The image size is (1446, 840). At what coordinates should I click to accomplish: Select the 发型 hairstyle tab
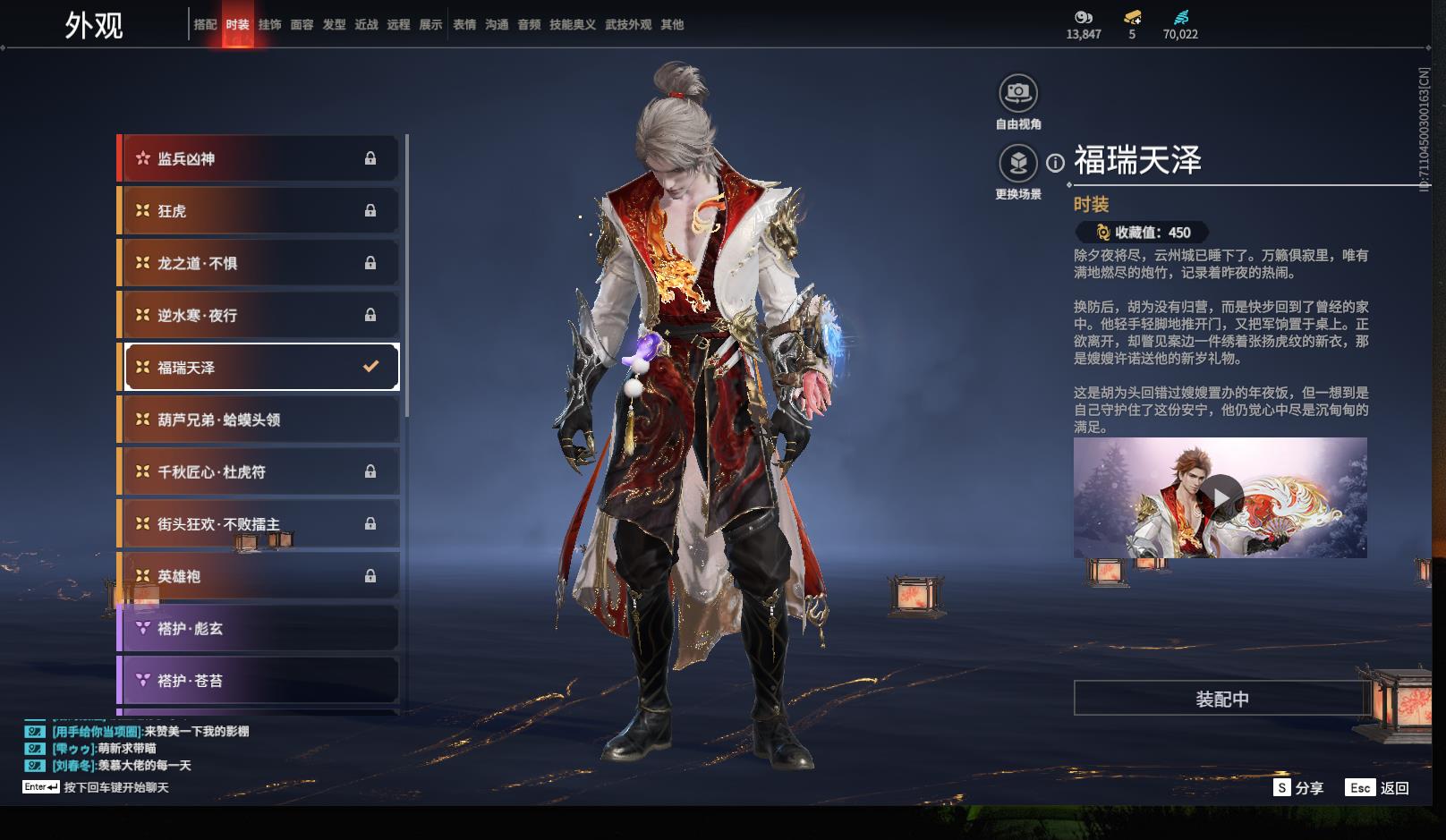334,25
